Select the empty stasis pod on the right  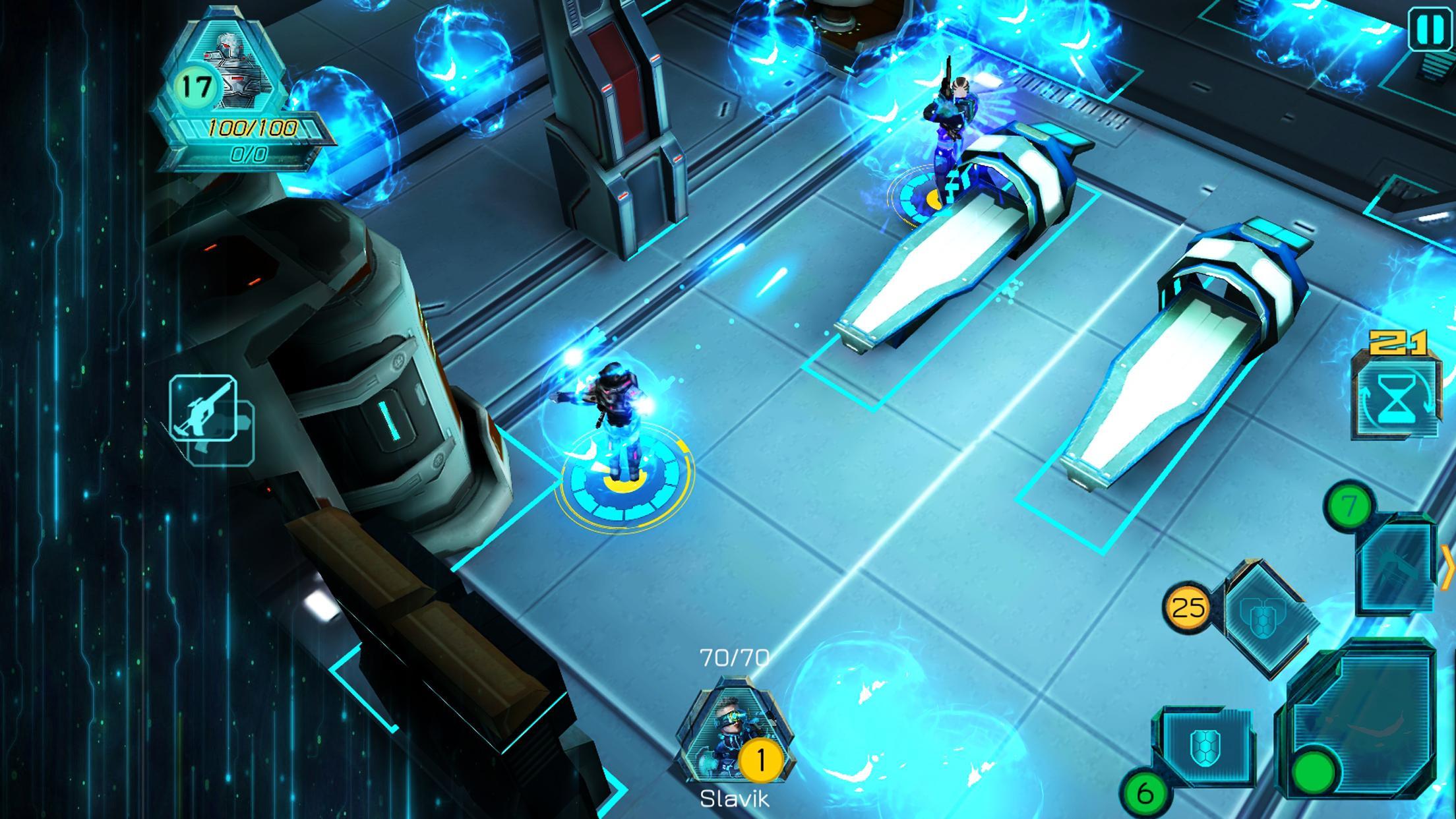click(1180, 369)
